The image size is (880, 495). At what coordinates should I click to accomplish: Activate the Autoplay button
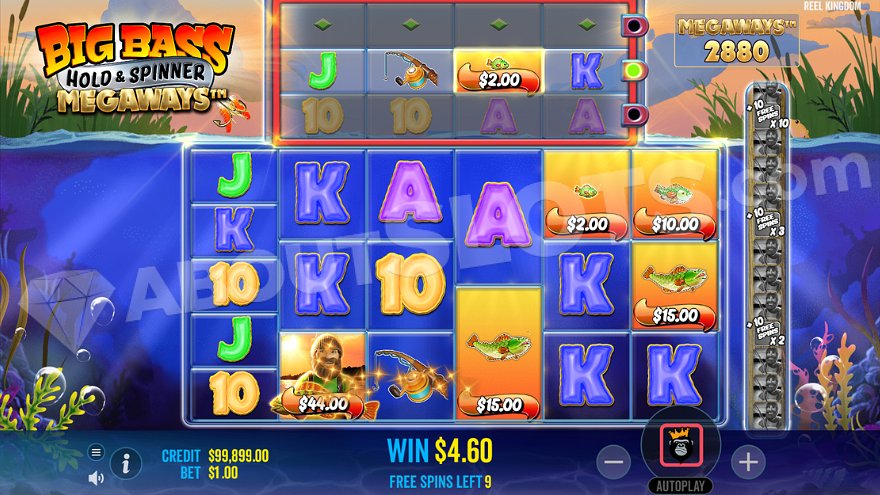pyautogui.click(x=681, y=486)
